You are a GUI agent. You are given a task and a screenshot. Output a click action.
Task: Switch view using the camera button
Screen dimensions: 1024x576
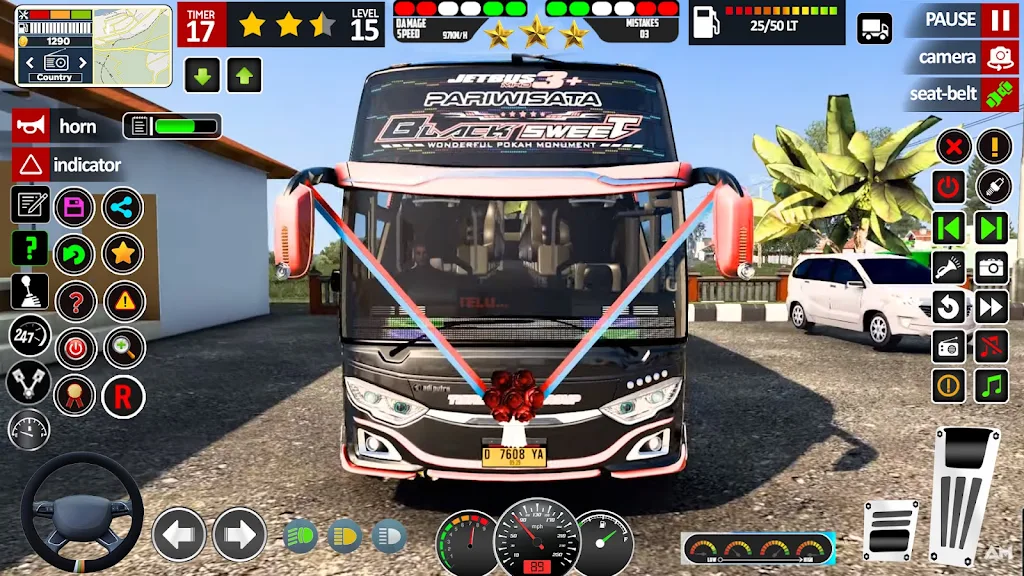click(997, 58)
